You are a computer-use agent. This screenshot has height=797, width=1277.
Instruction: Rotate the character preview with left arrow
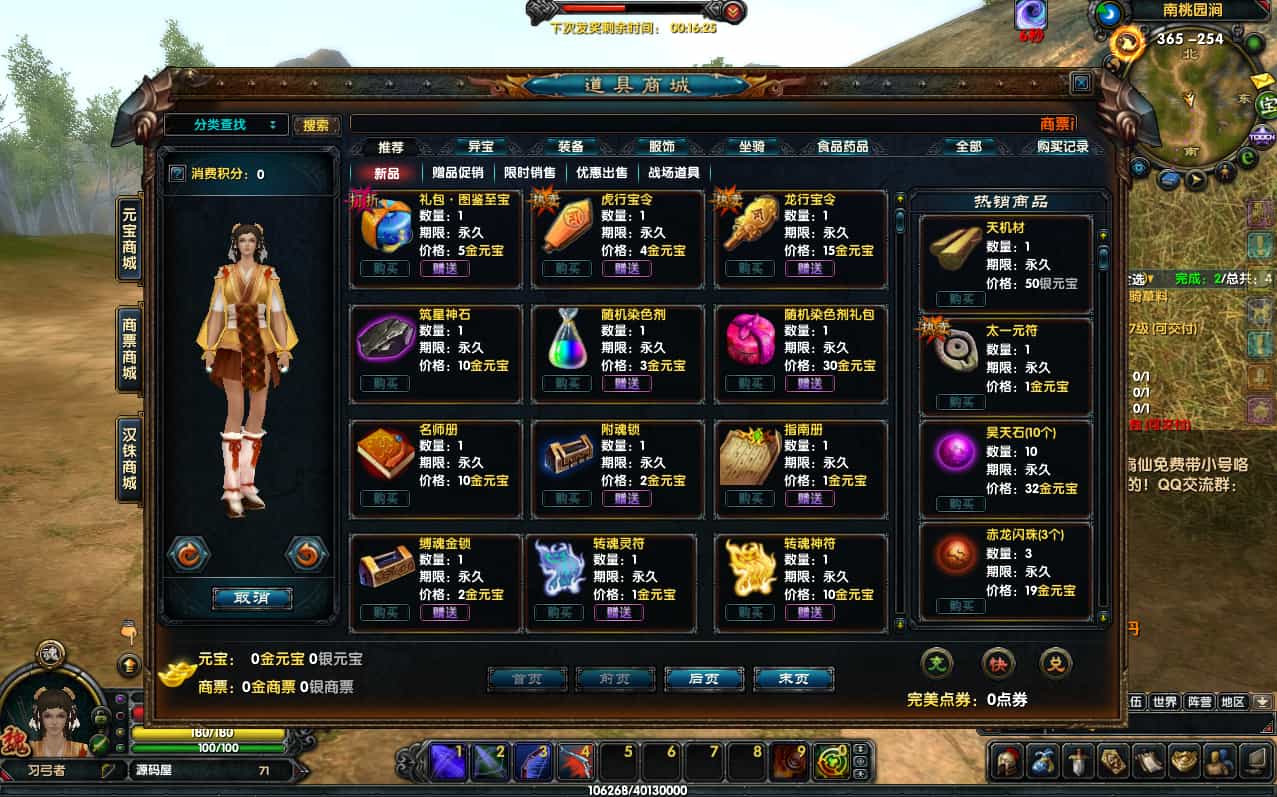click(188, 552)
